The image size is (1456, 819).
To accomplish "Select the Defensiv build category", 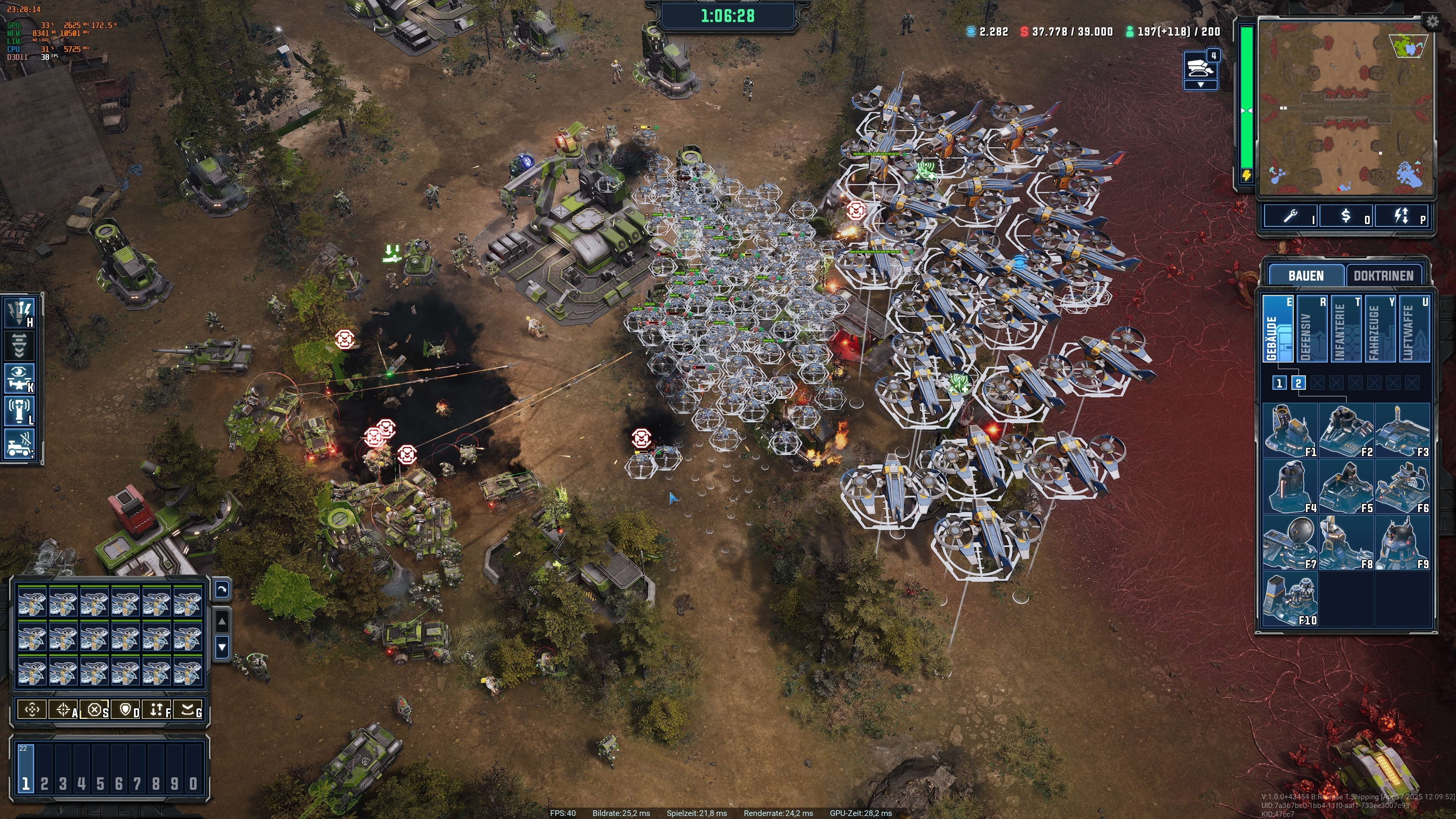I will (x=1311, y=329).
